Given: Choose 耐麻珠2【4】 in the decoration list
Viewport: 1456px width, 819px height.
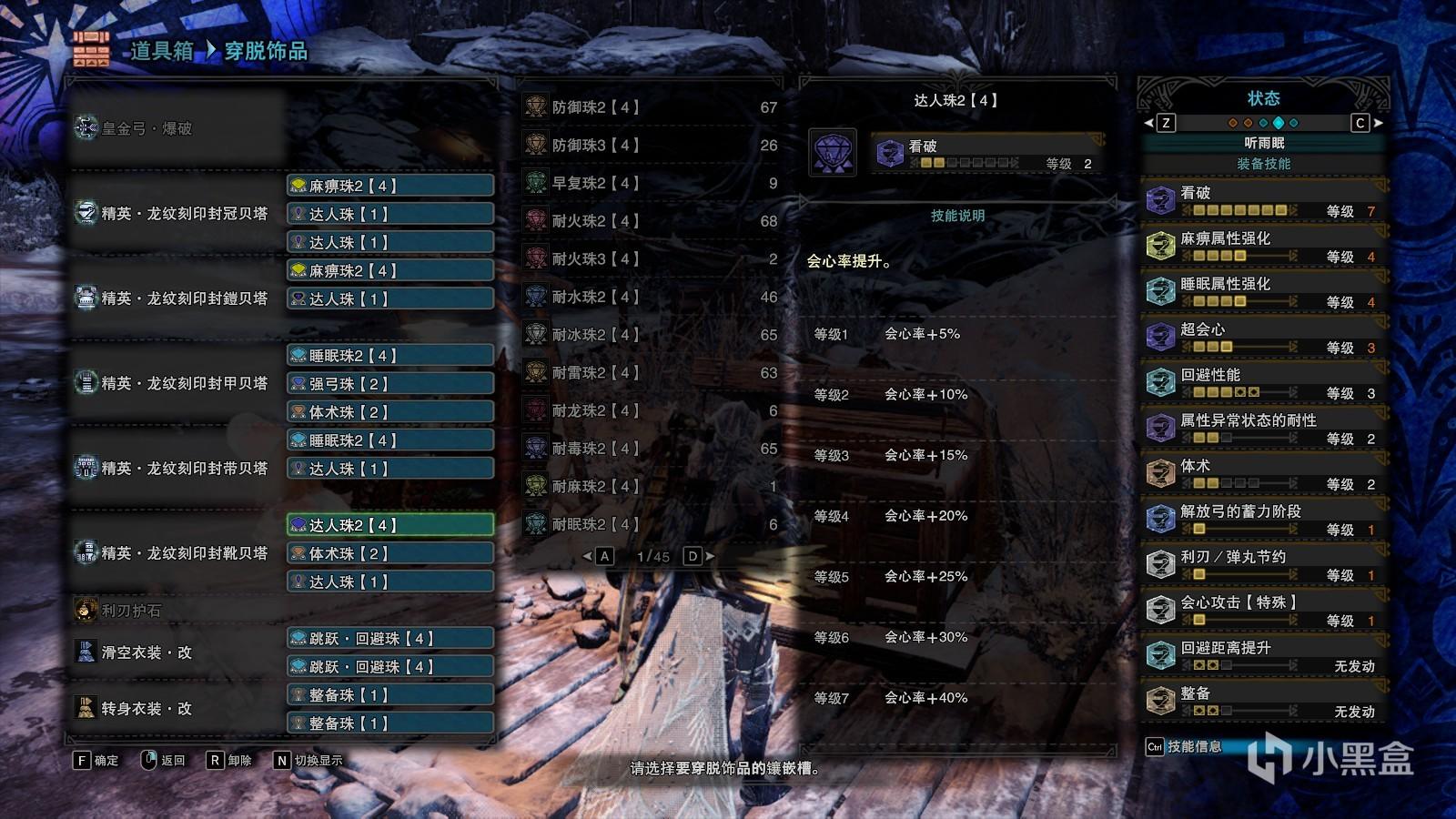Looking at the screenshot, I should (x=650, y=487).
